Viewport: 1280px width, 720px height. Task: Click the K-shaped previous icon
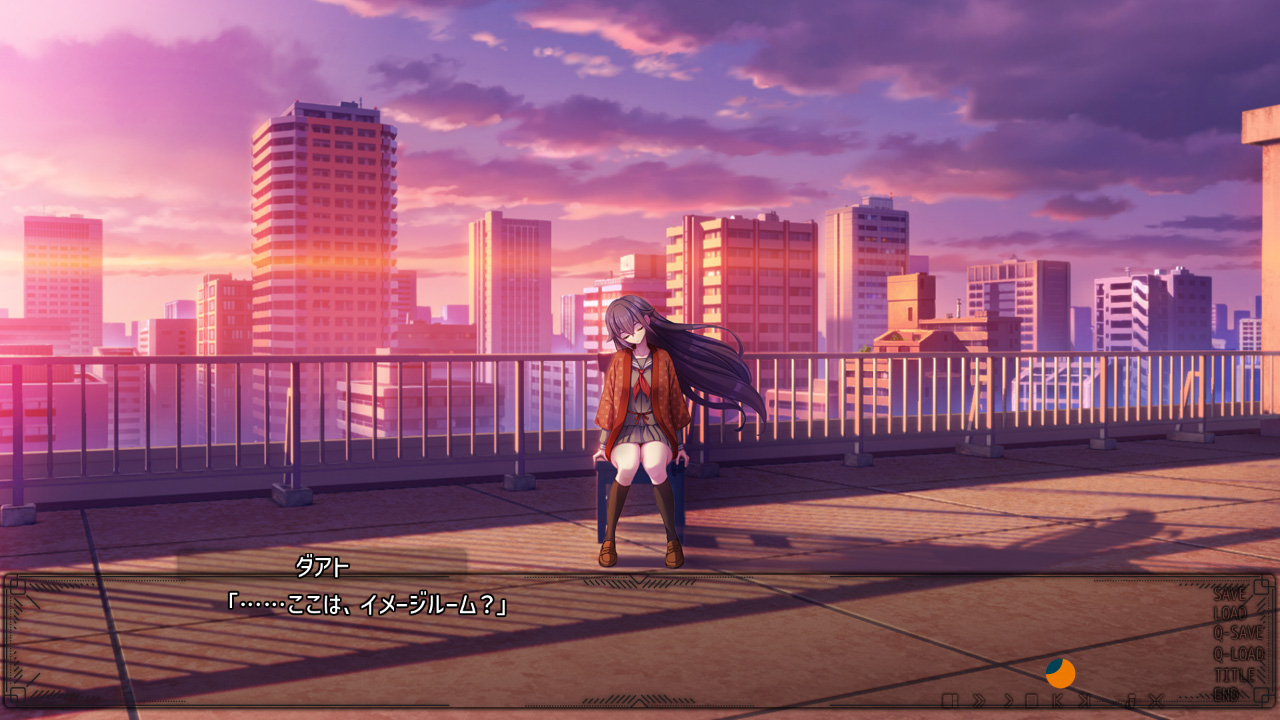(x=1057, y=700)
